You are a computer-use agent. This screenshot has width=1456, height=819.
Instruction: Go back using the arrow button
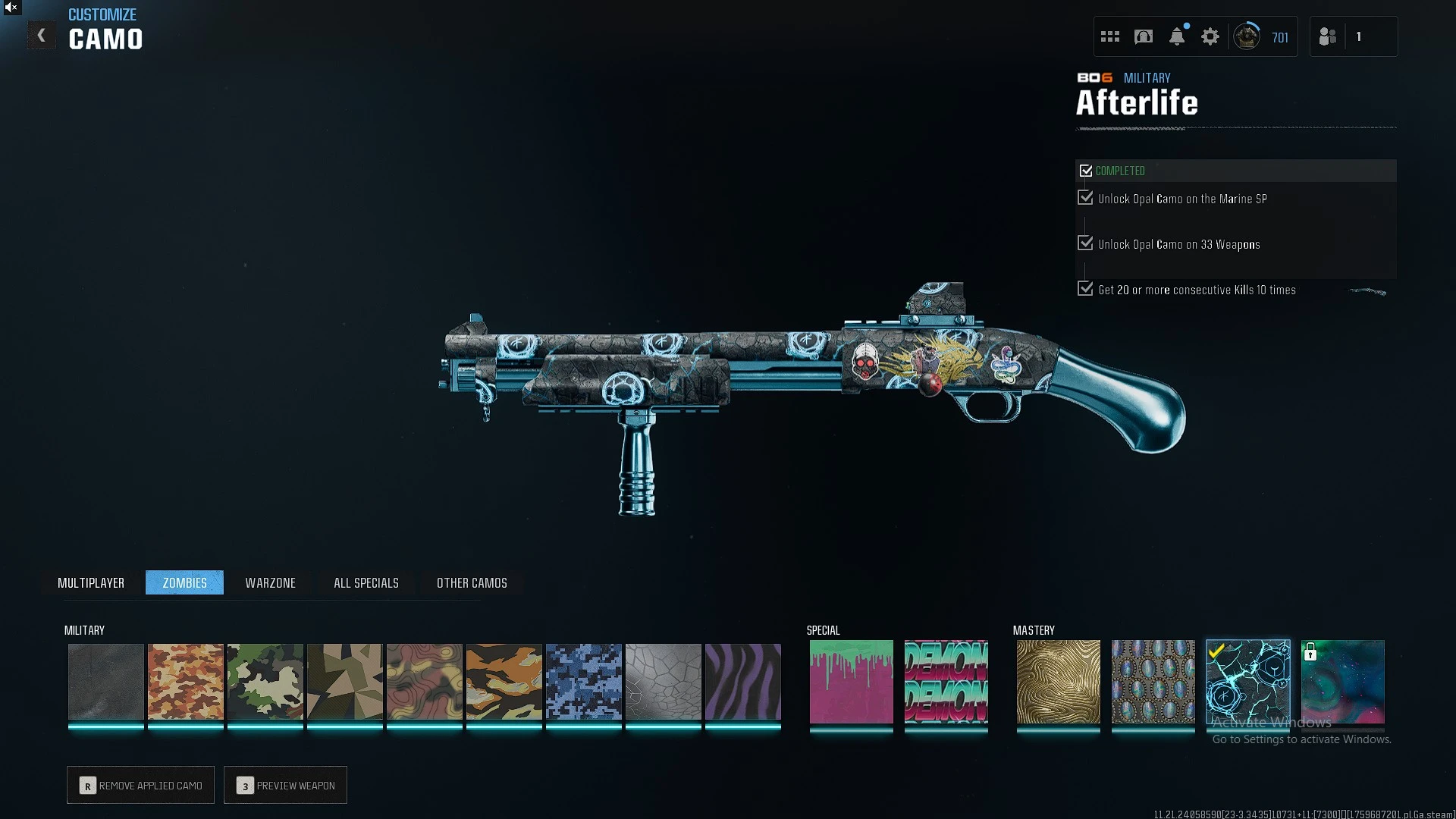point(42,36)
